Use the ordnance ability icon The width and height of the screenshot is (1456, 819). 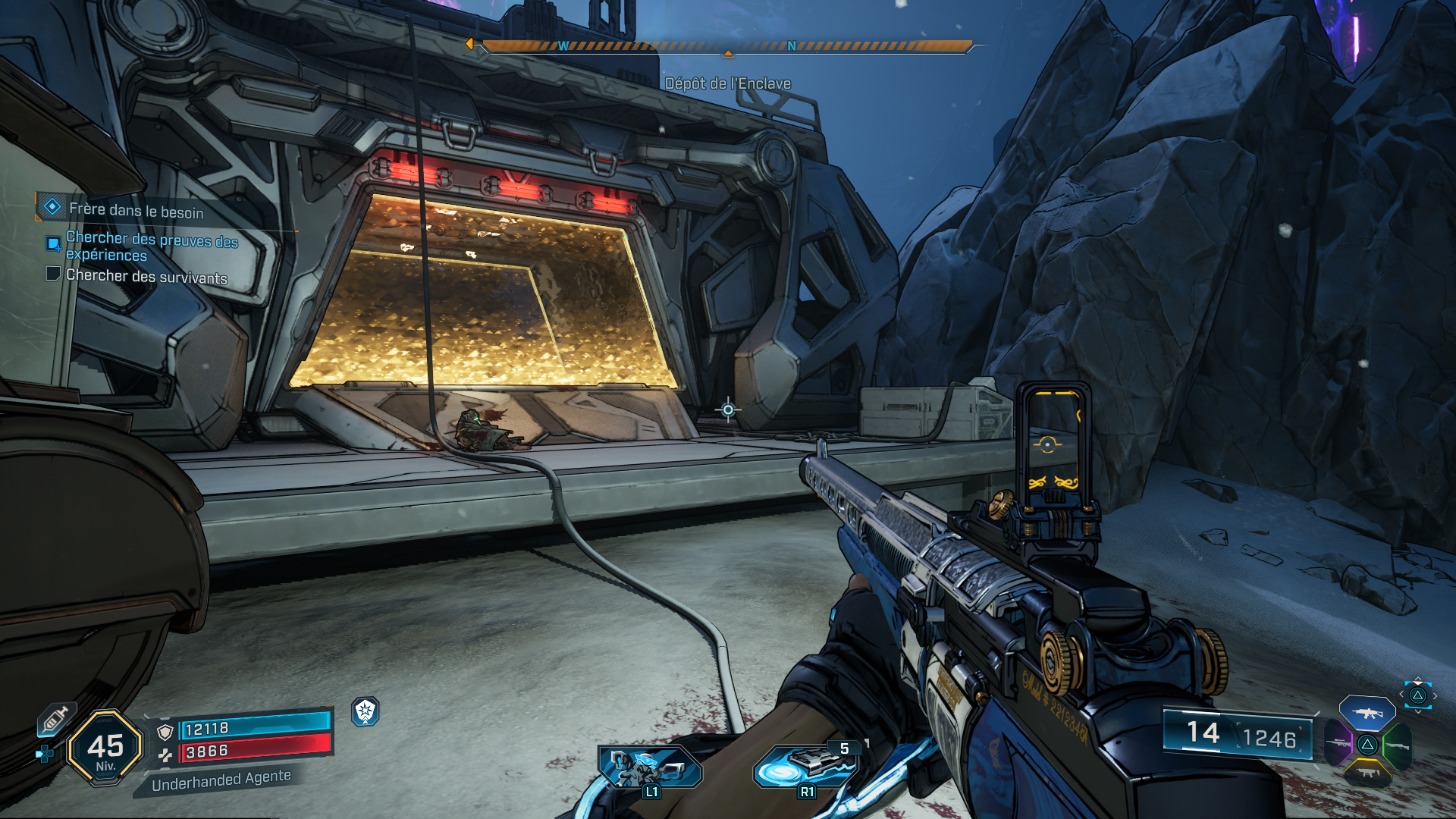tap(807, 766)
